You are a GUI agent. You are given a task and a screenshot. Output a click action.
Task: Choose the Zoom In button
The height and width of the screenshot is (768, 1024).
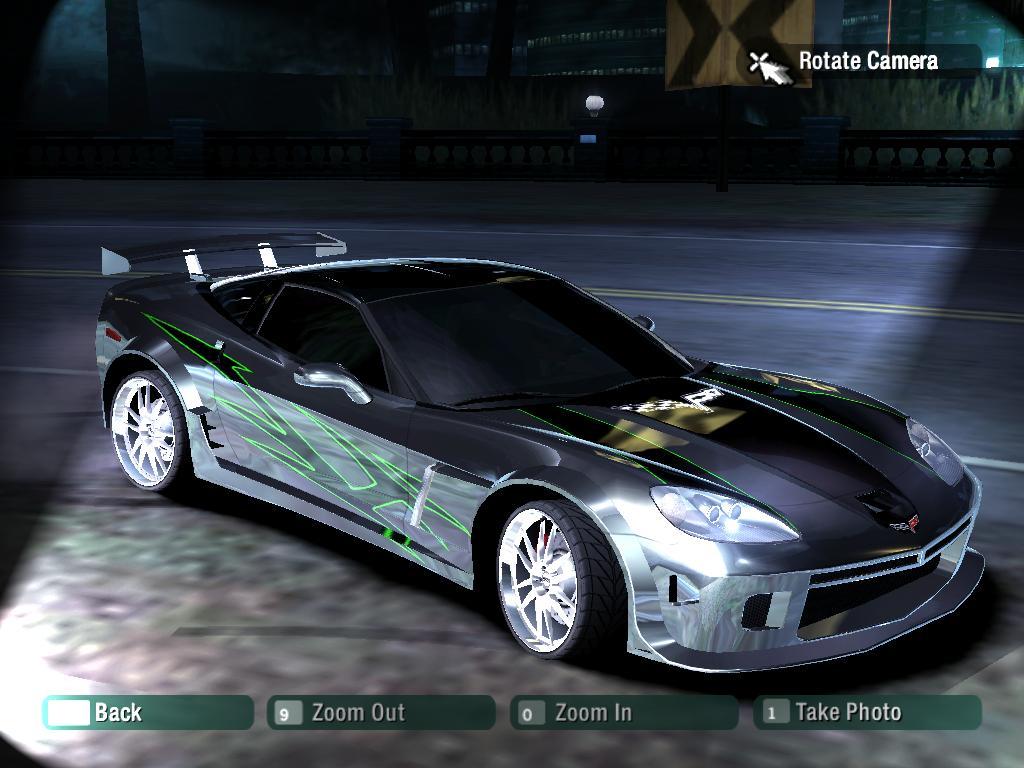pyautogui.click(x=624, y=712)
